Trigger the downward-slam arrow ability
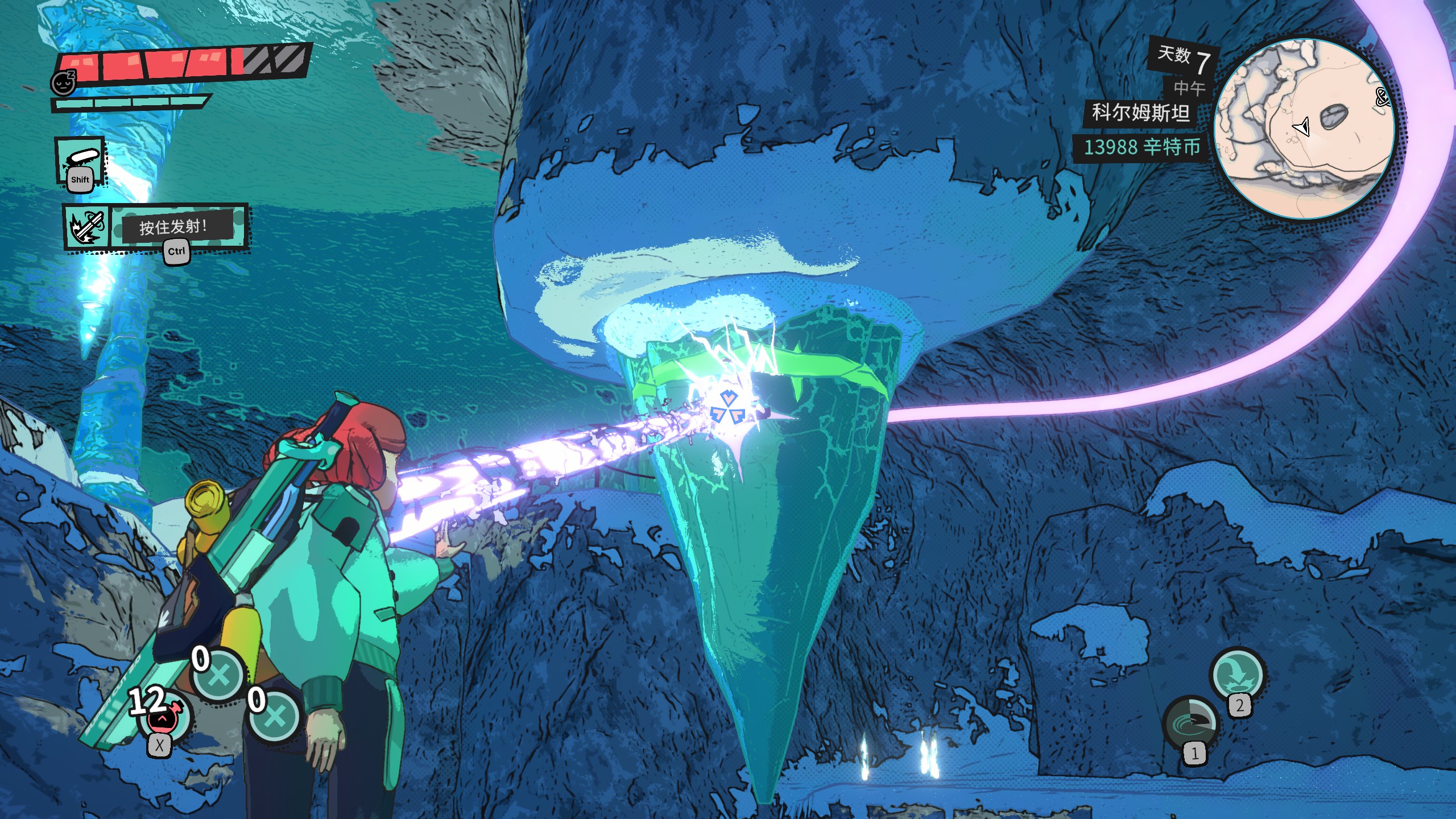The image size is (1456, 819). point(1238,675)
